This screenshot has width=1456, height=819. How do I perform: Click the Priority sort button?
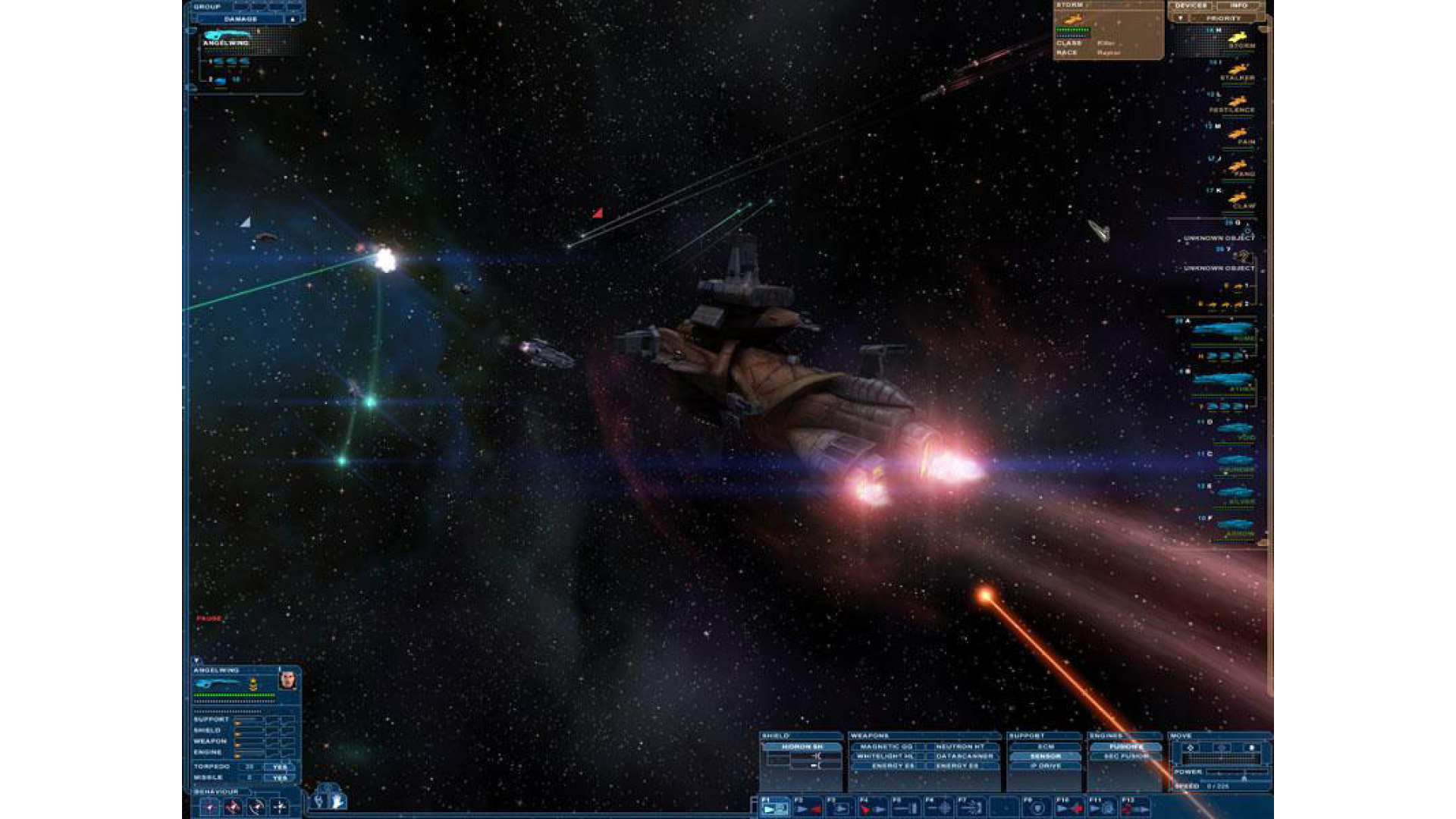click(x=1223, y=18)
